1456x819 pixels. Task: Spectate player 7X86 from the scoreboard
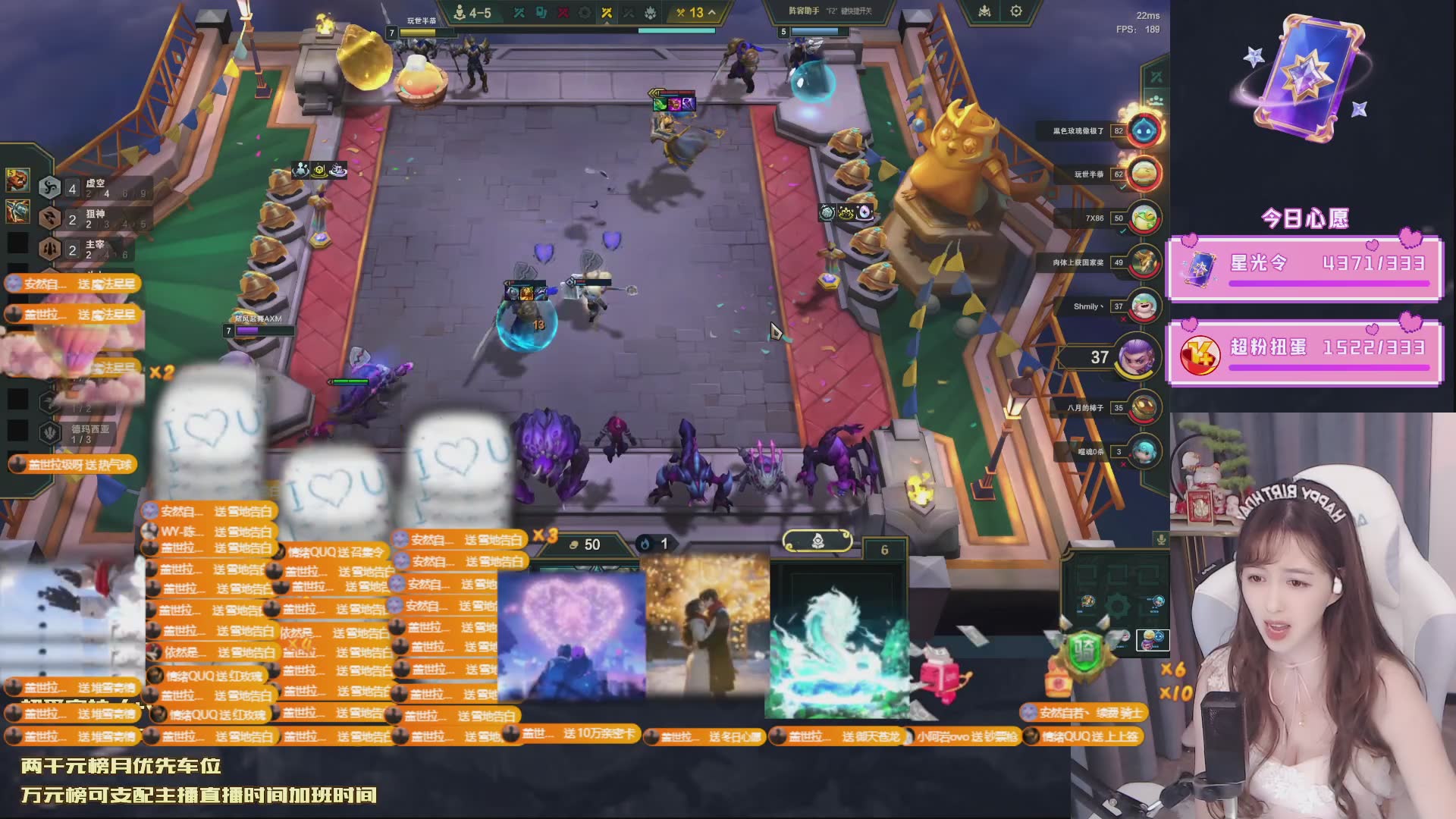point(1144,218)
